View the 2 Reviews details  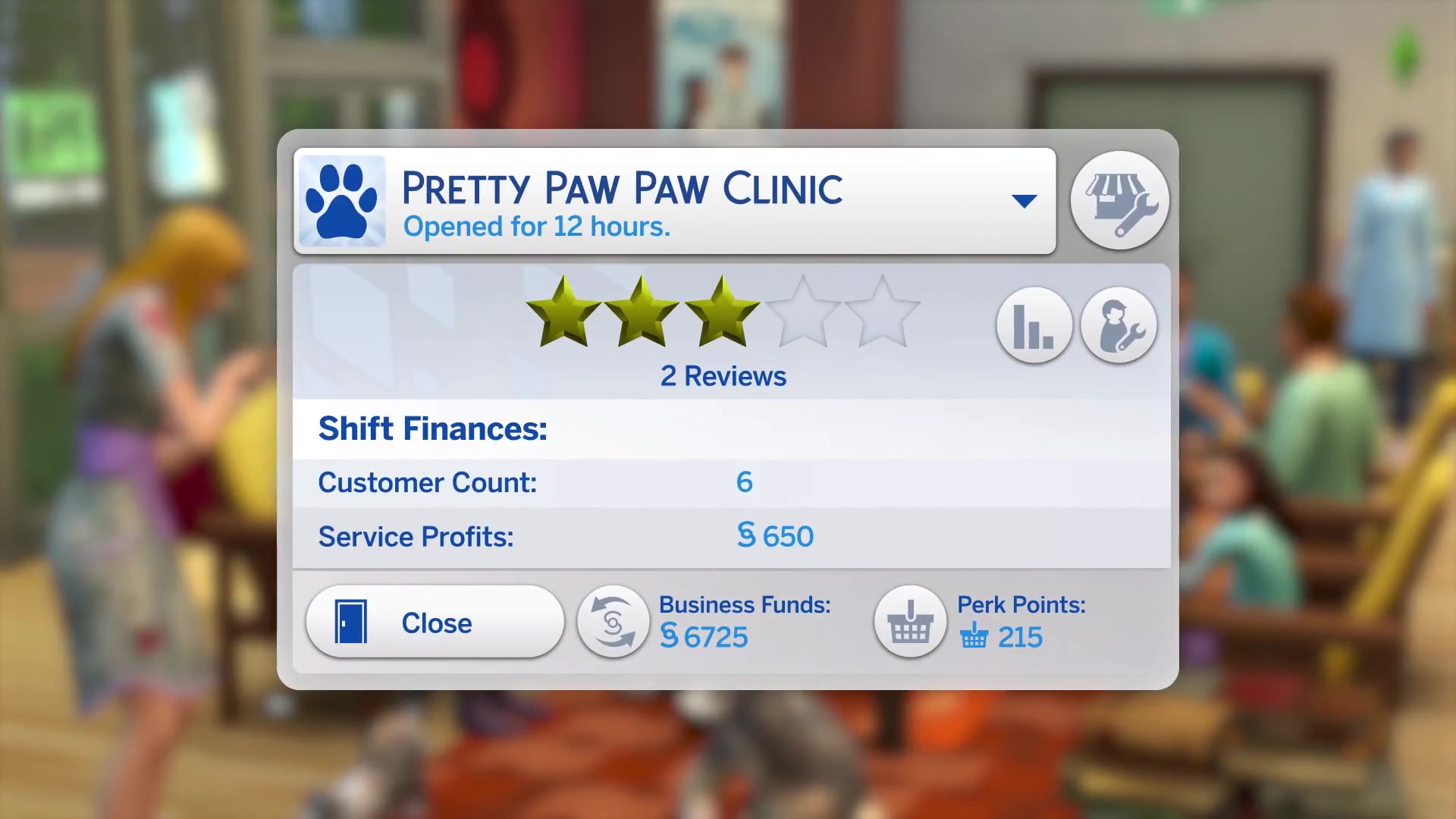pos(721,375)
